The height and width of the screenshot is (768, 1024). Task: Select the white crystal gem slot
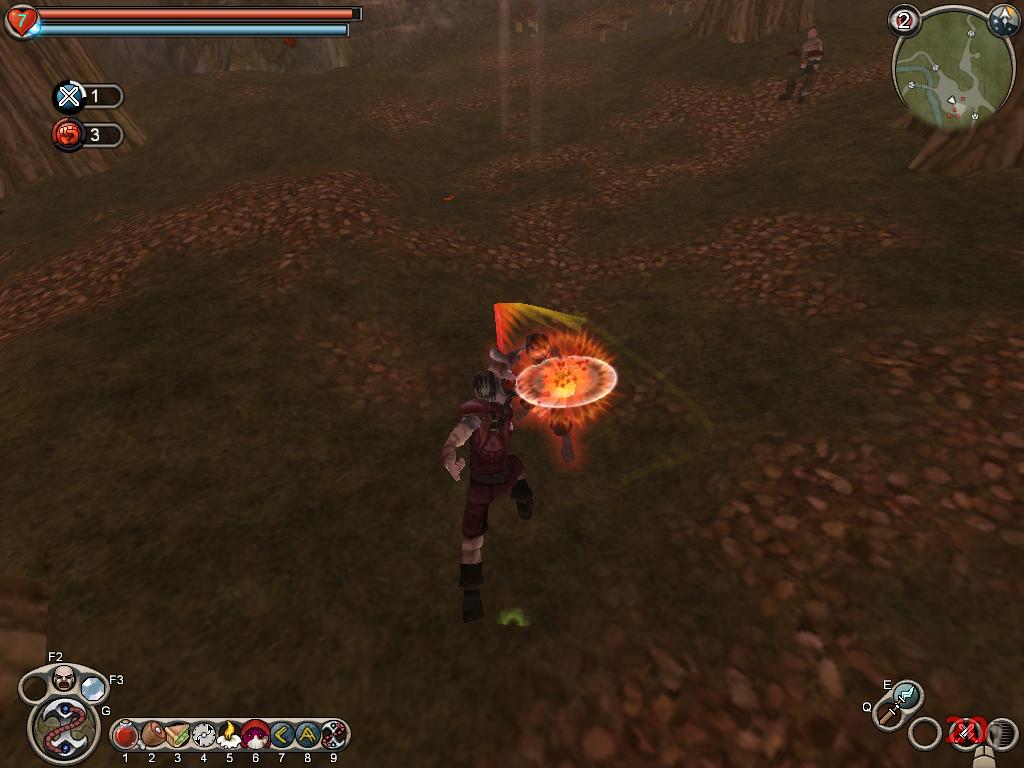tap(93, 688)
